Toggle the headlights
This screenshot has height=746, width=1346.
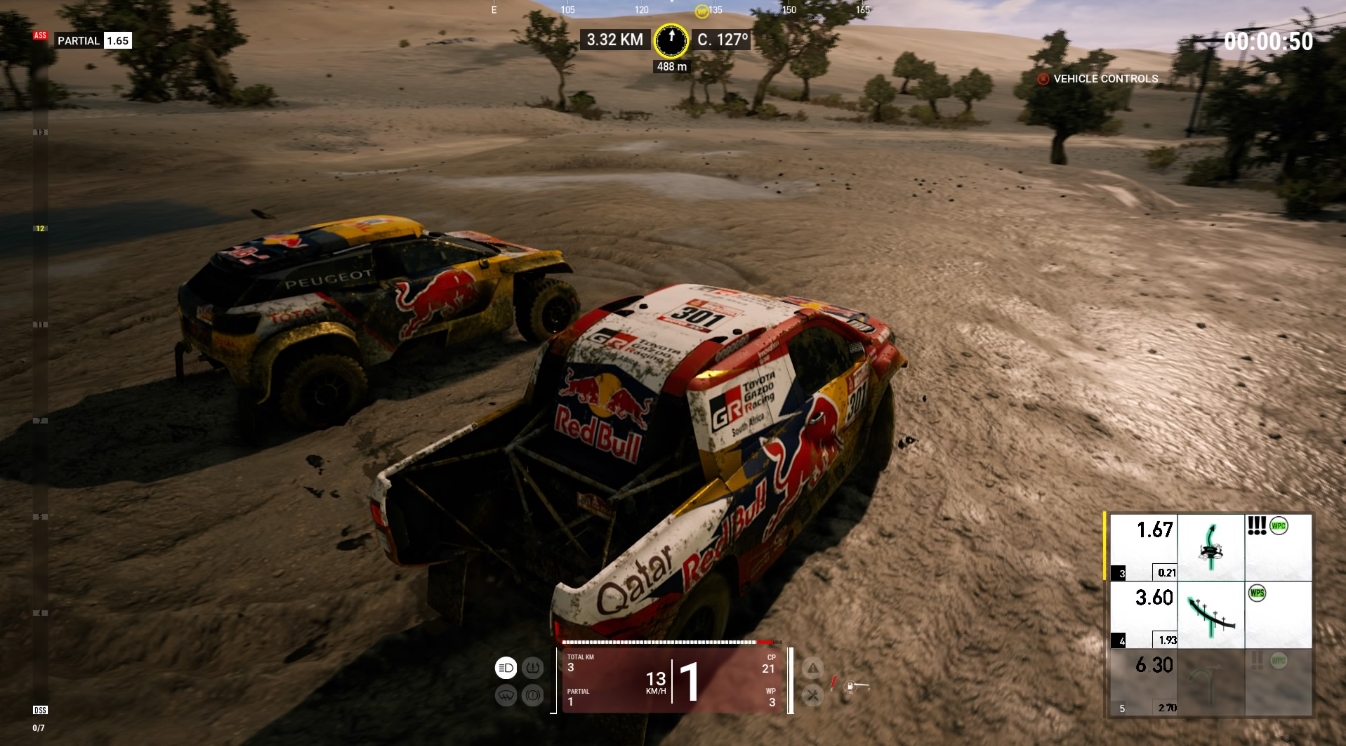pyautogui.click(x=505, y=667)
